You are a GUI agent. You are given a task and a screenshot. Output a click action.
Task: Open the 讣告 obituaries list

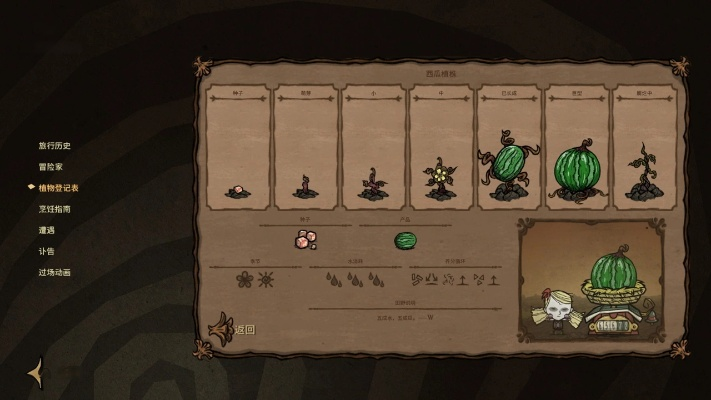click(47, 251)
